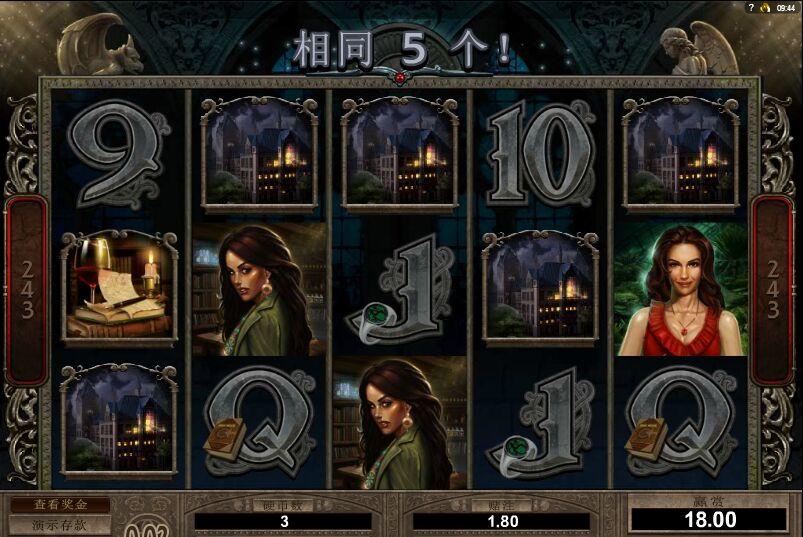Open the 查看奖金 paytable
The image size is (803, 537).
[x=59, y=506]
